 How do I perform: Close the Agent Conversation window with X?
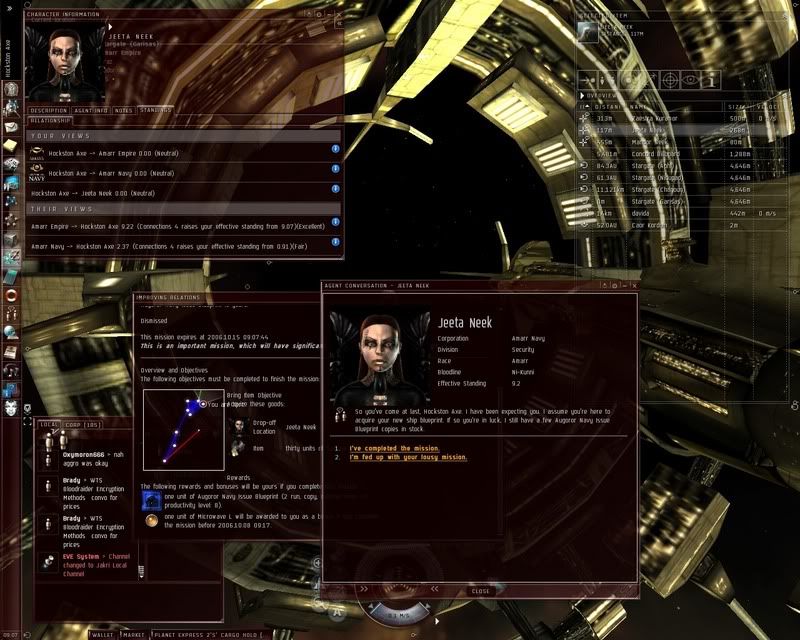click(634, 286)
